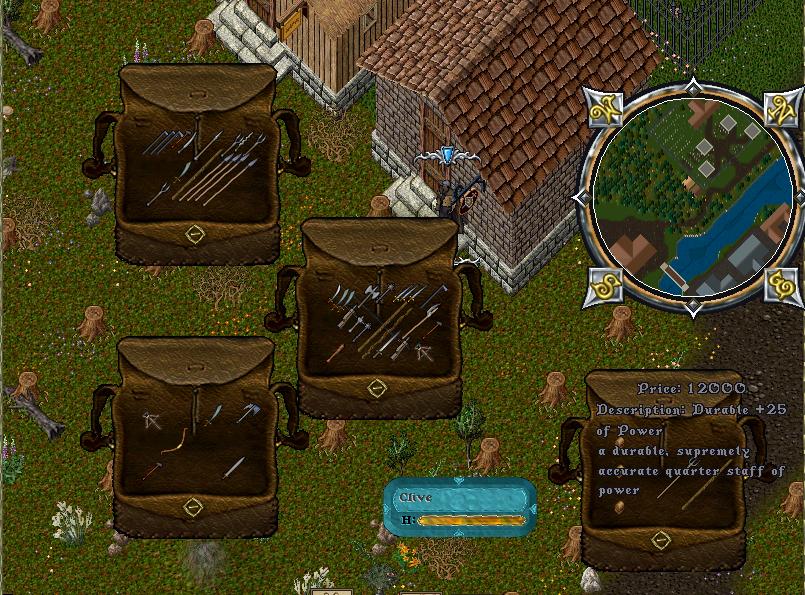Click the circular radar minimap
The image size is (805, 595).
coord(692,194)
